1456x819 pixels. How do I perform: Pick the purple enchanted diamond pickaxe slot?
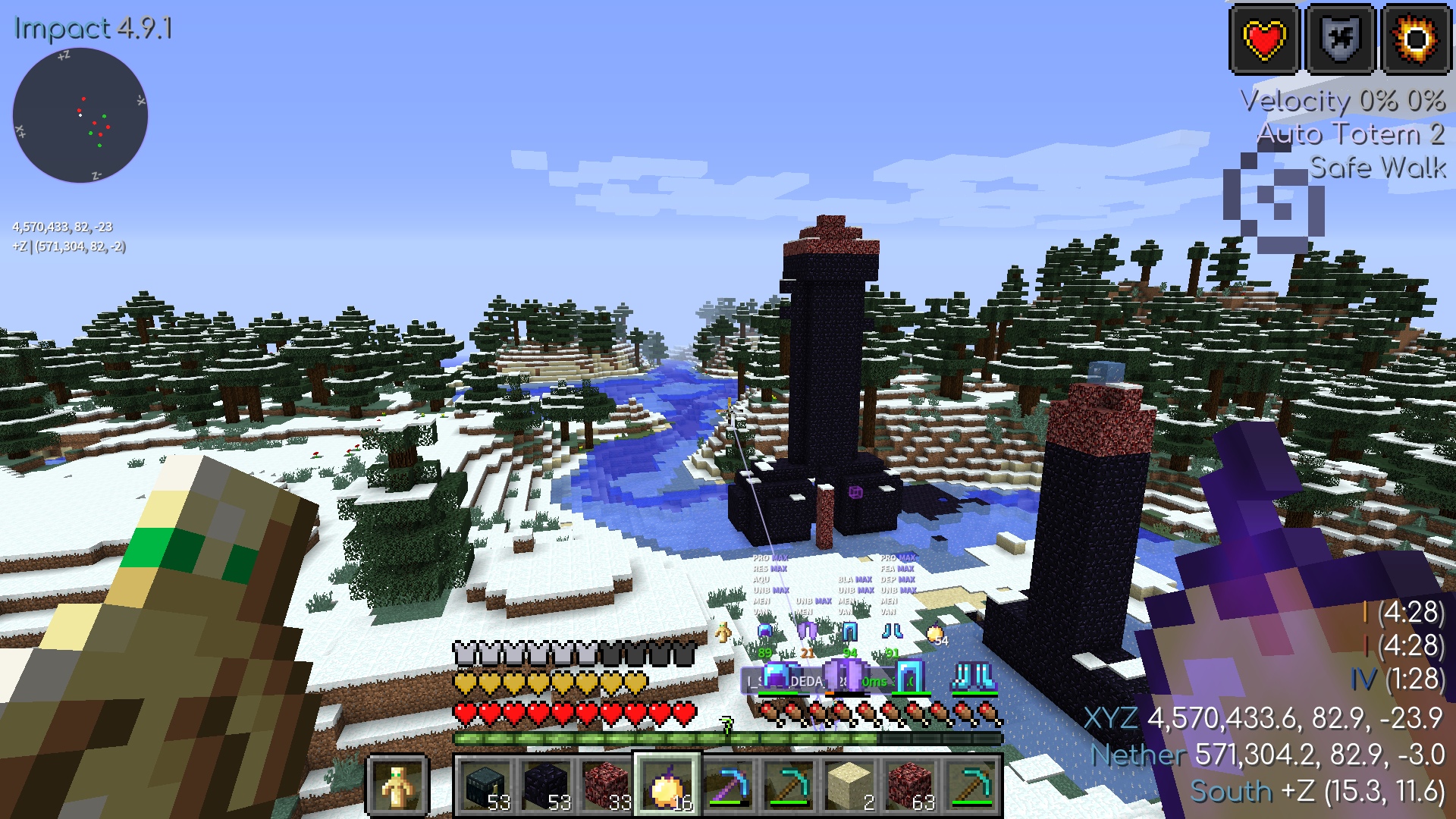pyautogui.click(x=728, y=786)
